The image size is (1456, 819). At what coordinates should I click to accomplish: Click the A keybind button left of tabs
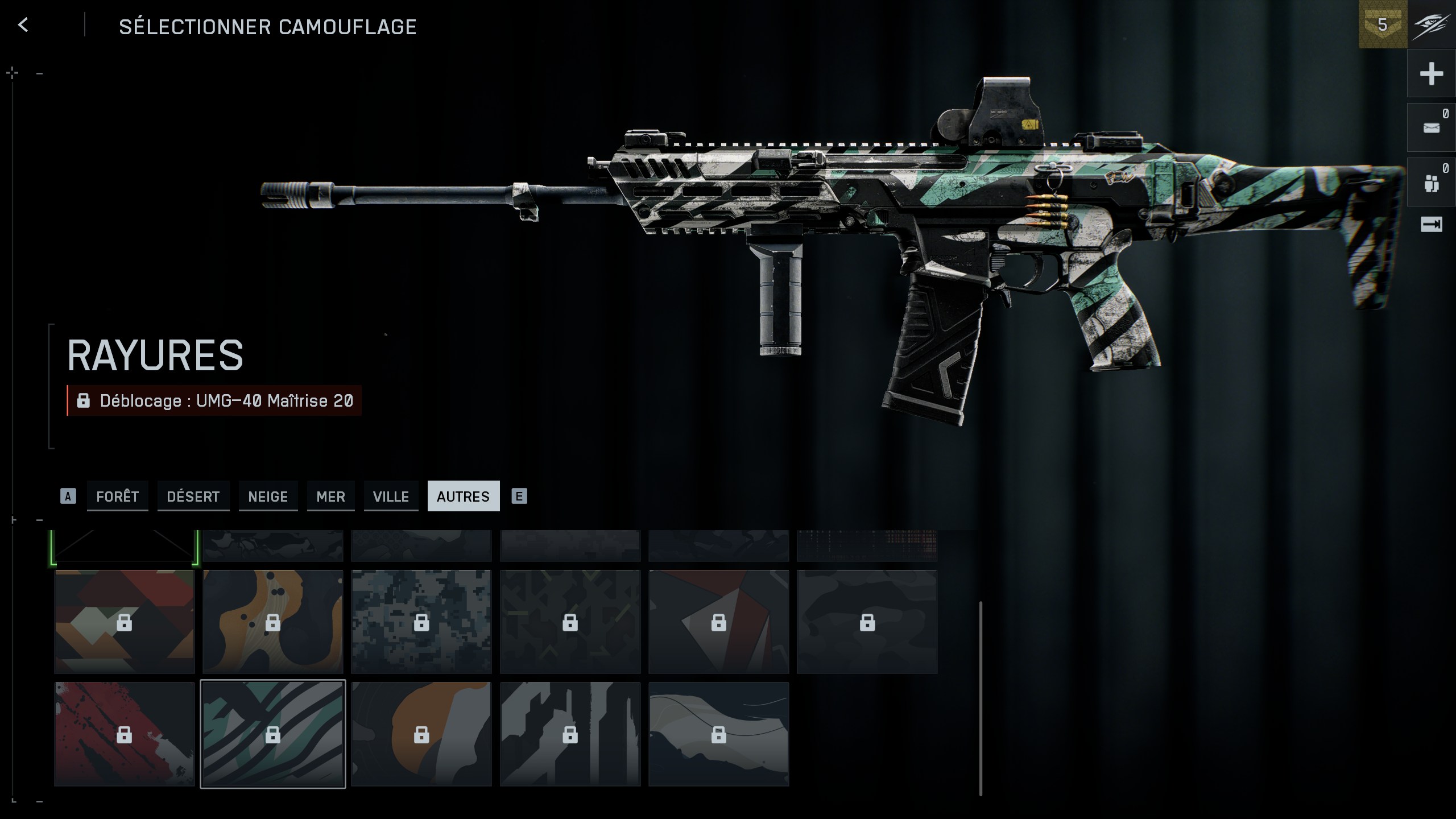click(x=69, y=496)
